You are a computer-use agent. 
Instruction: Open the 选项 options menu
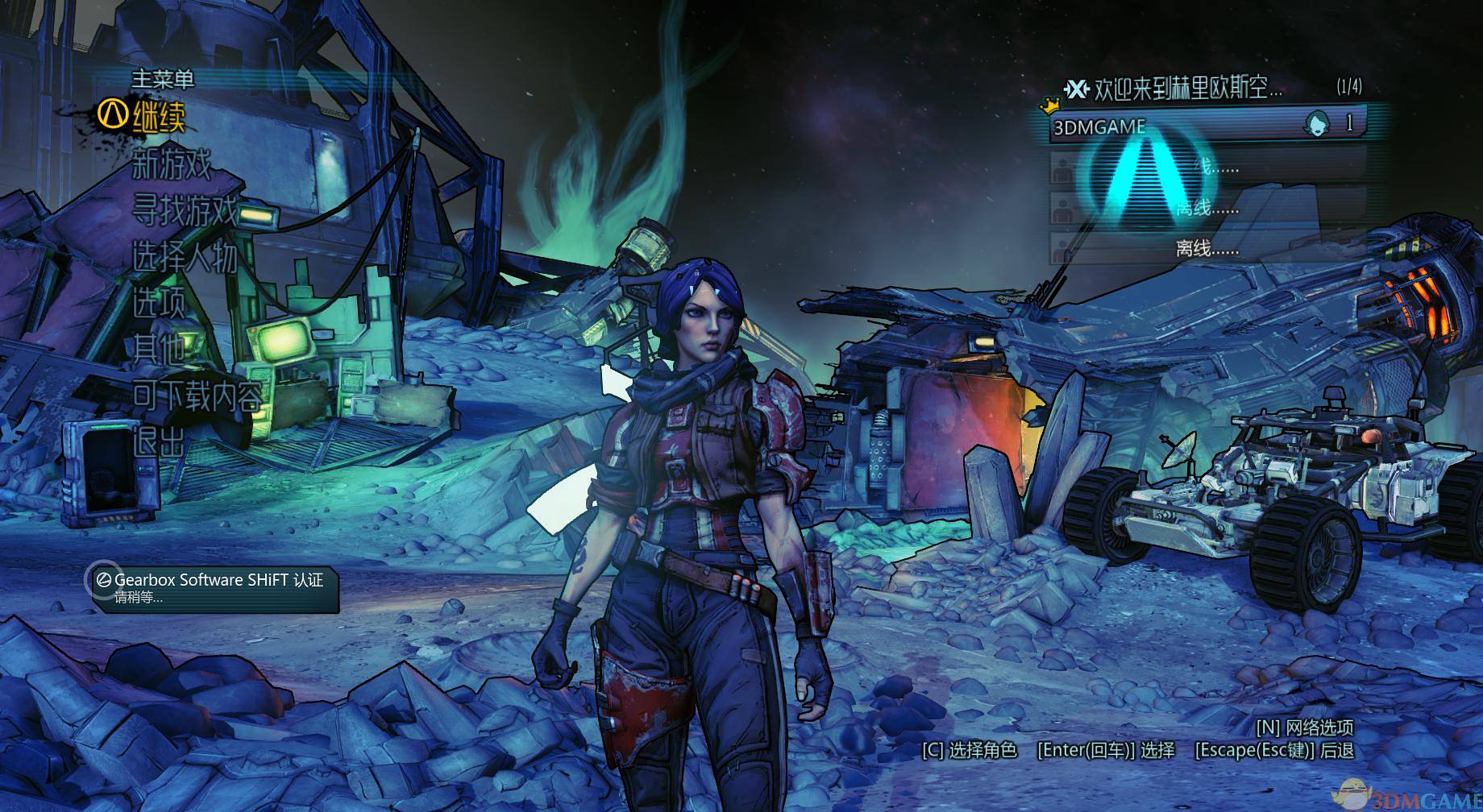click(159, 304)
